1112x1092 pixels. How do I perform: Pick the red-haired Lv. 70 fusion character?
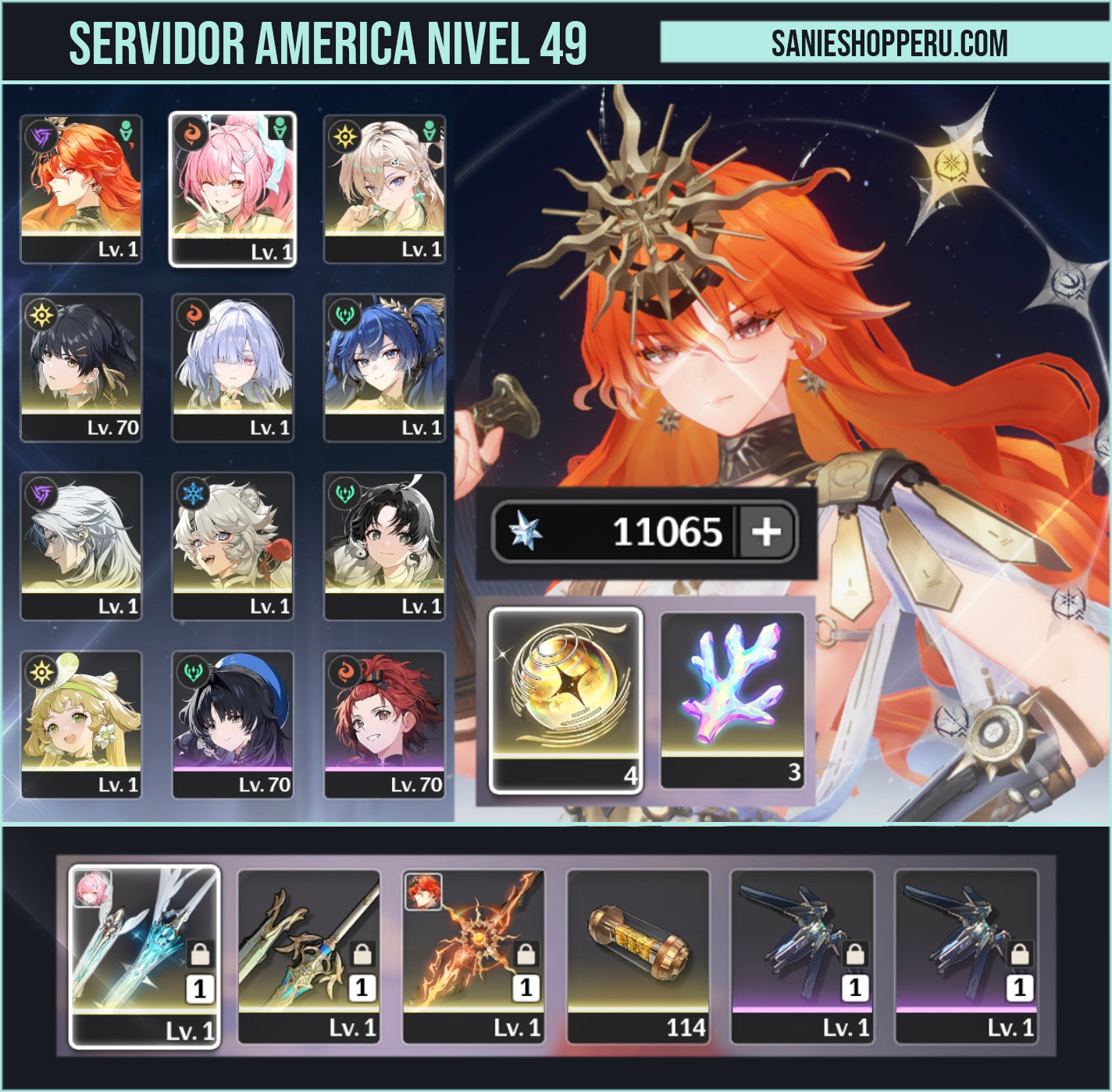pos(384,724)
